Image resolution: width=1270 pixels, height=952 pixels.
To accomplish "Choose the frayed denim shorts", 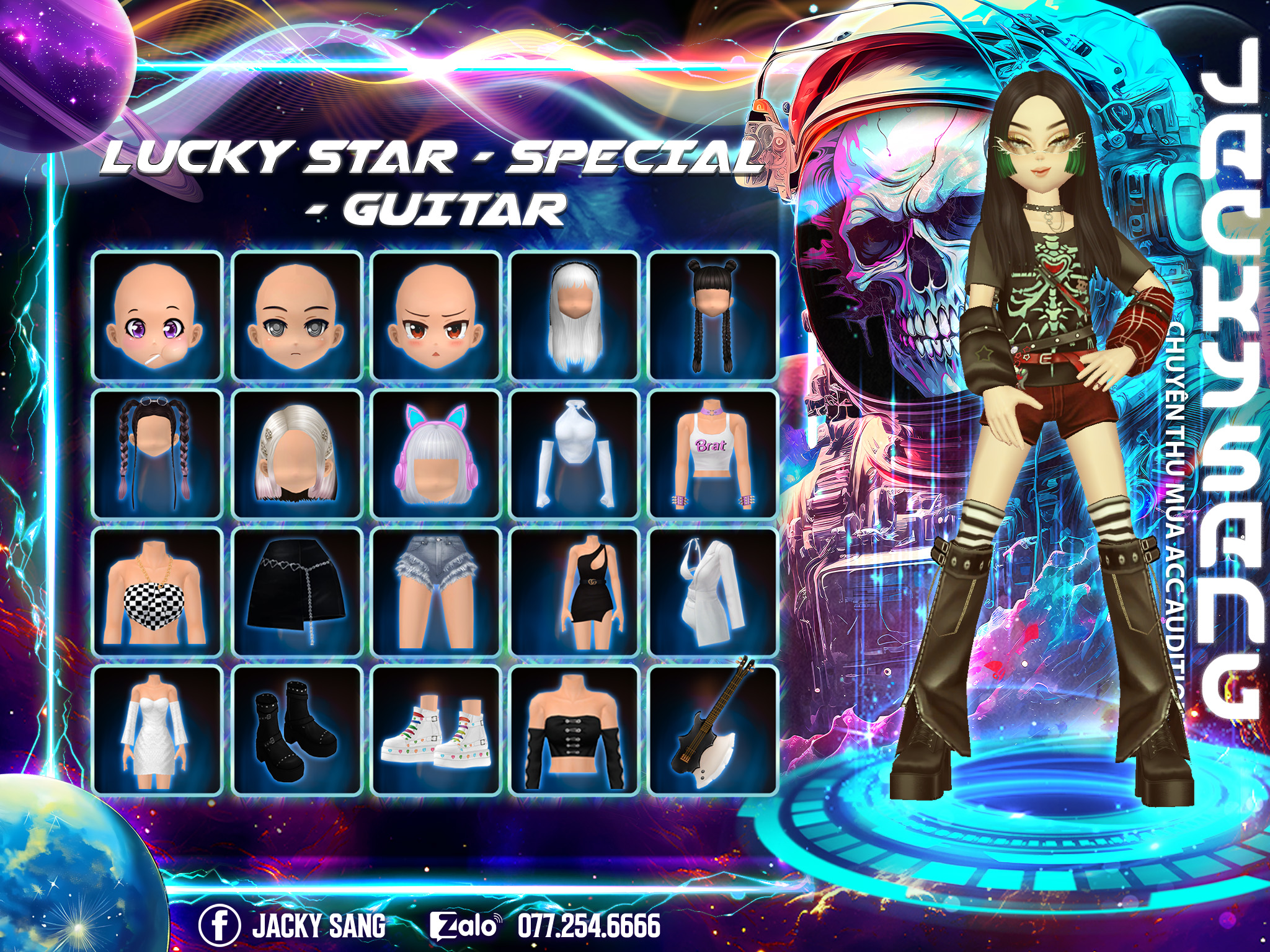I will pos(436,593).
